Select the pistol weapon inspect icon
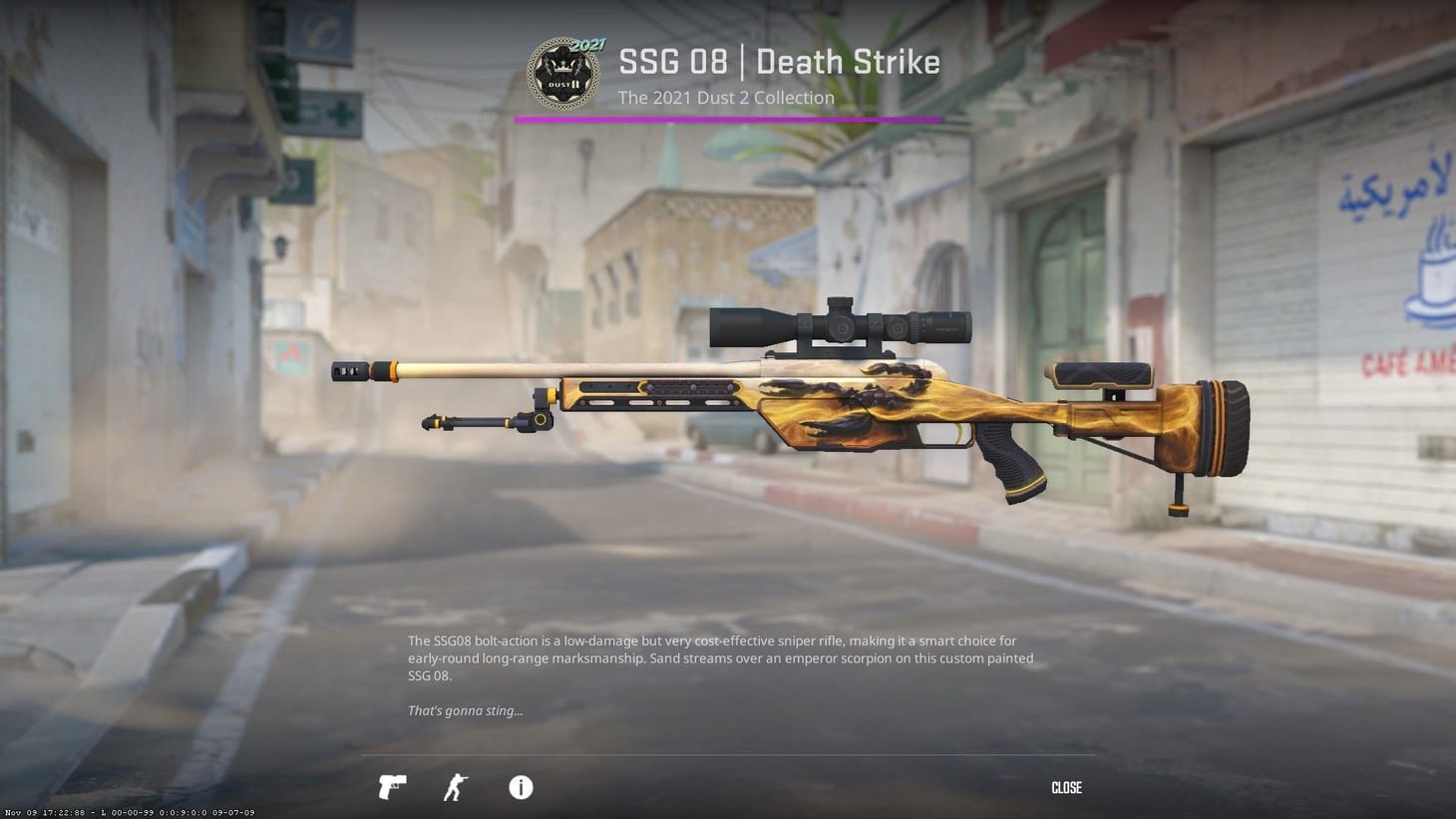Viewport: 1456px width, 819px height. pos(391,787)
